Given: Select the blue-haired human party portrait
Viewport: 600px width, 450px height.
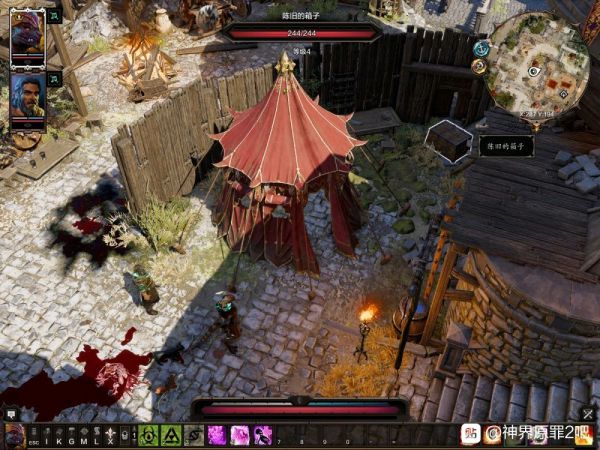Looking at the screenshot, I should coord(27,97).
